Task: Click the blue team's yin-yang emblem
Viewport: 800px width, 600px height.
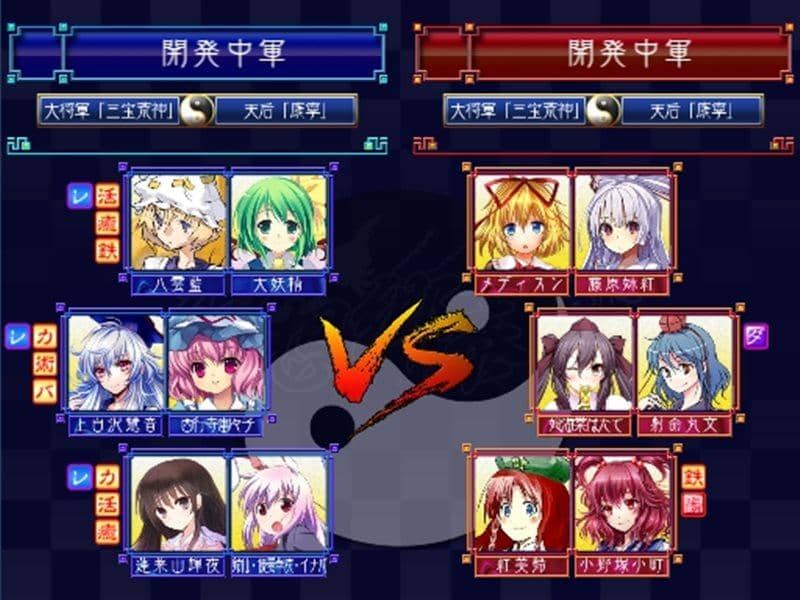Action: (x=197, y=109)
